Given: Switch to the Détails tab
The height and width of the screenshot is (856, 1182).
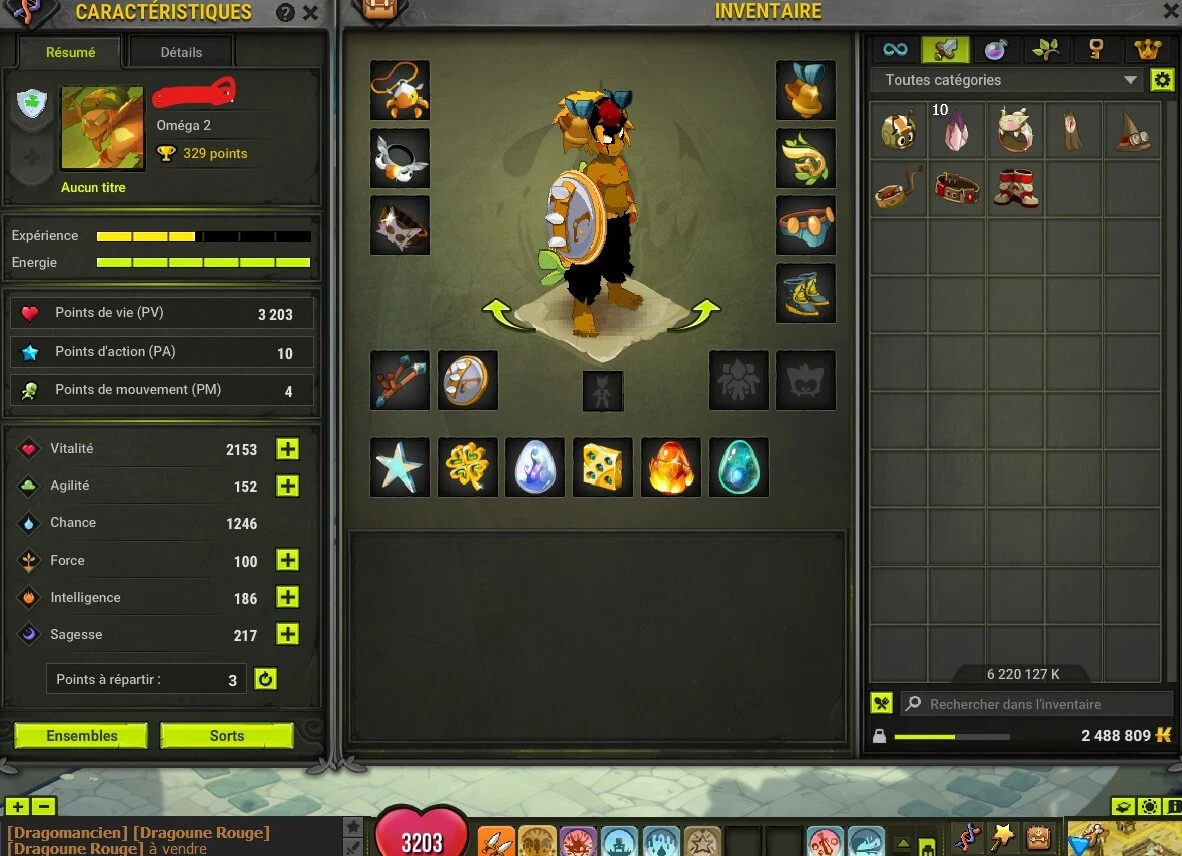Looking at the screenshot, I should coord(181,52).
